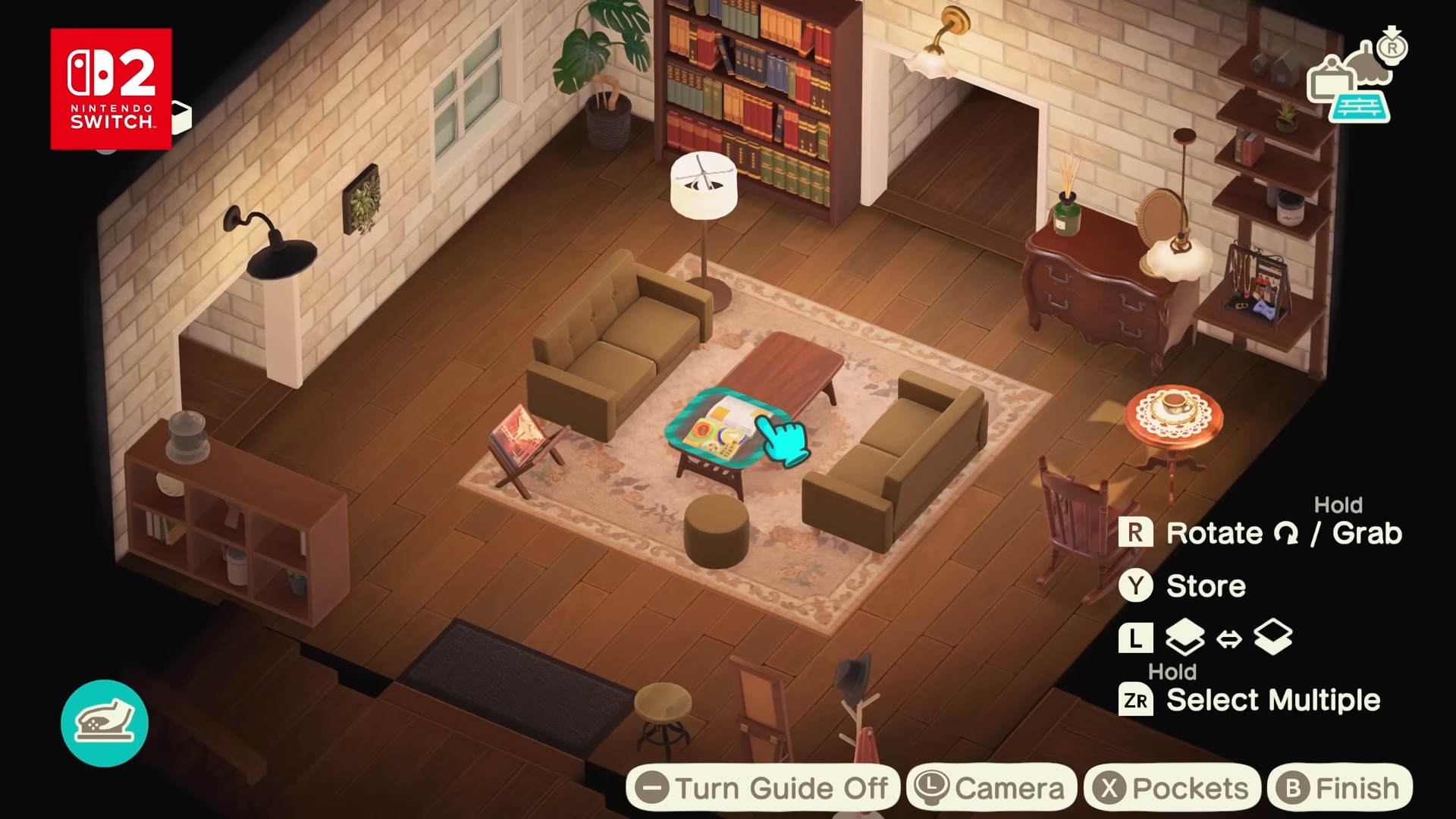1456x819 pixels.
Task: Switch to the Camera view
Action: pyautogui.click(x=990, y=786)
